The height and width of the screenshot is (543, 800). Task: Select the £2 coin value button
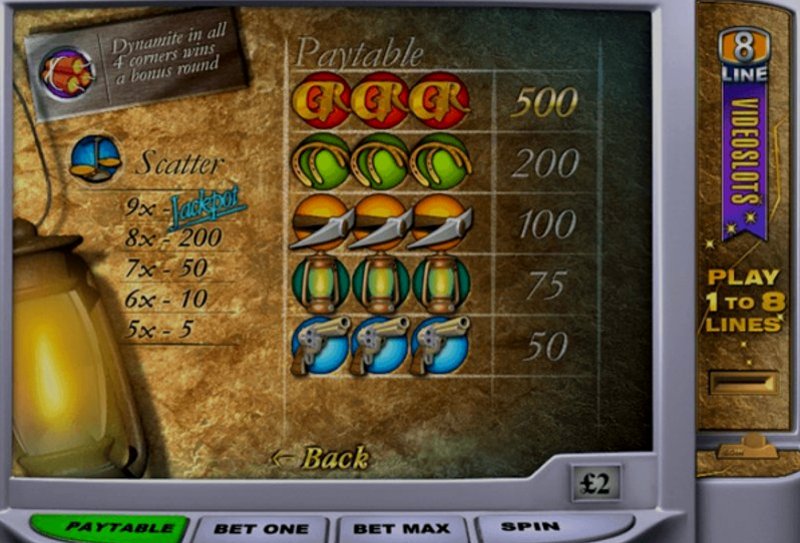(595, 483)
